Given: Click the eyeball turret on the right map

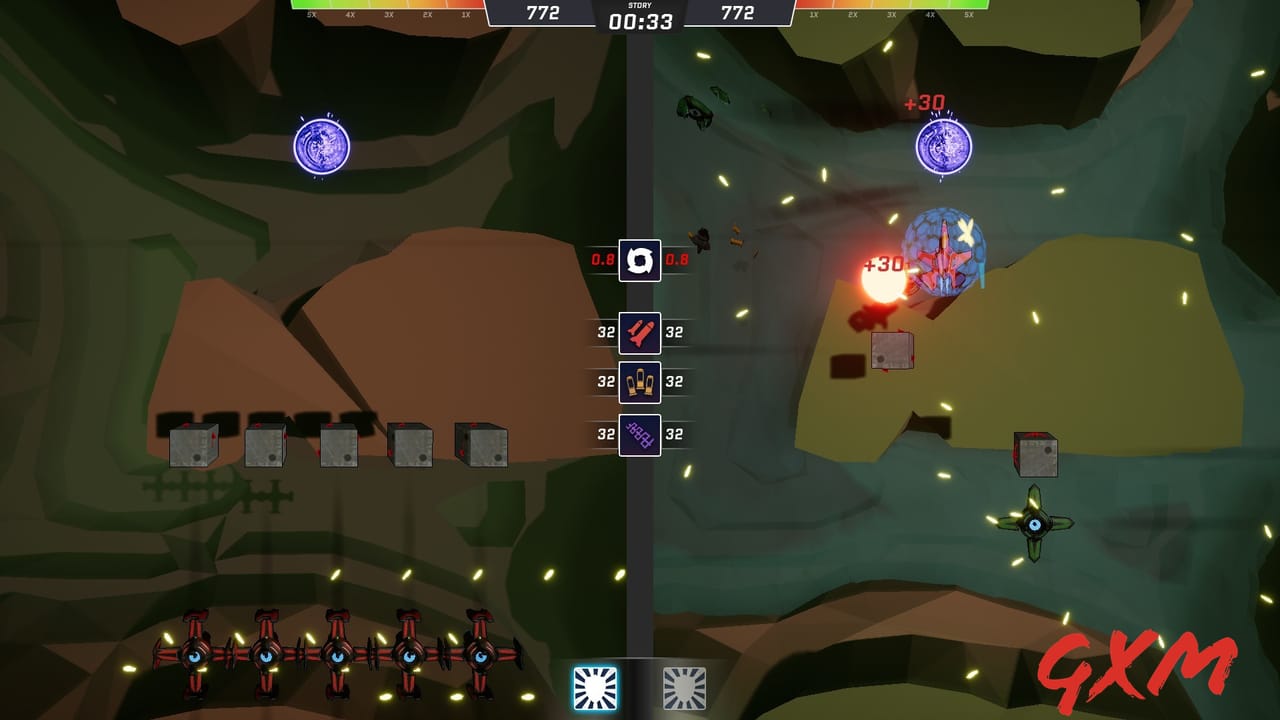Looking at the screenshot, I should pyautogui.click(x=1036, y=527).
